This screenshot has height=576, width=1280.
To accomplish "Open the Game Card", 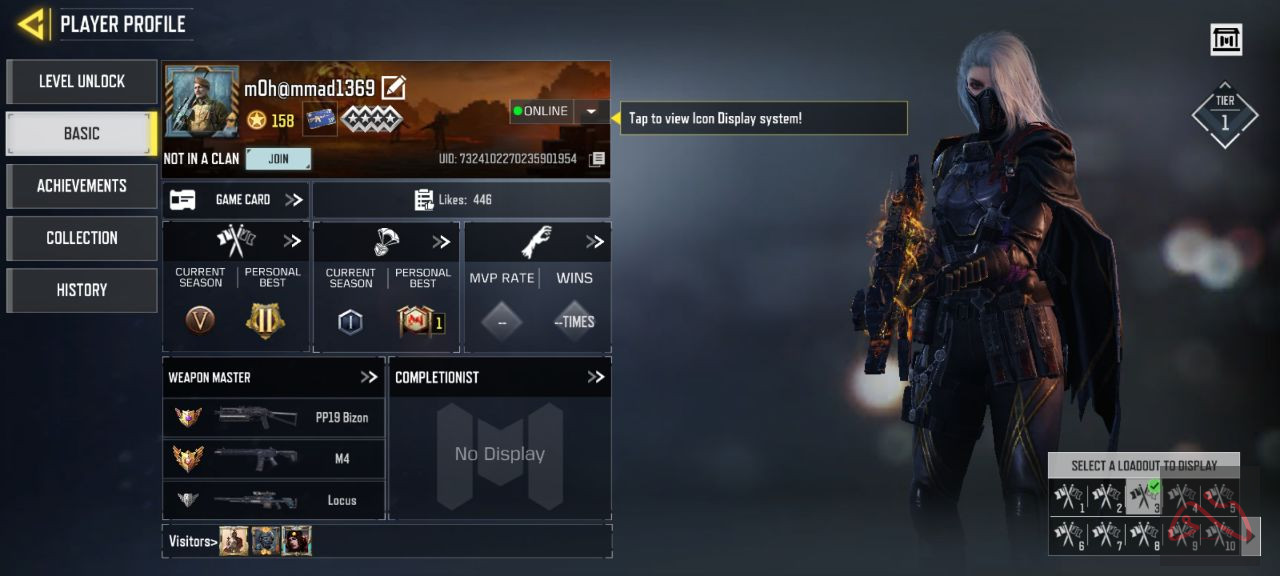I will pyautogui.click(x=236, y=200).
